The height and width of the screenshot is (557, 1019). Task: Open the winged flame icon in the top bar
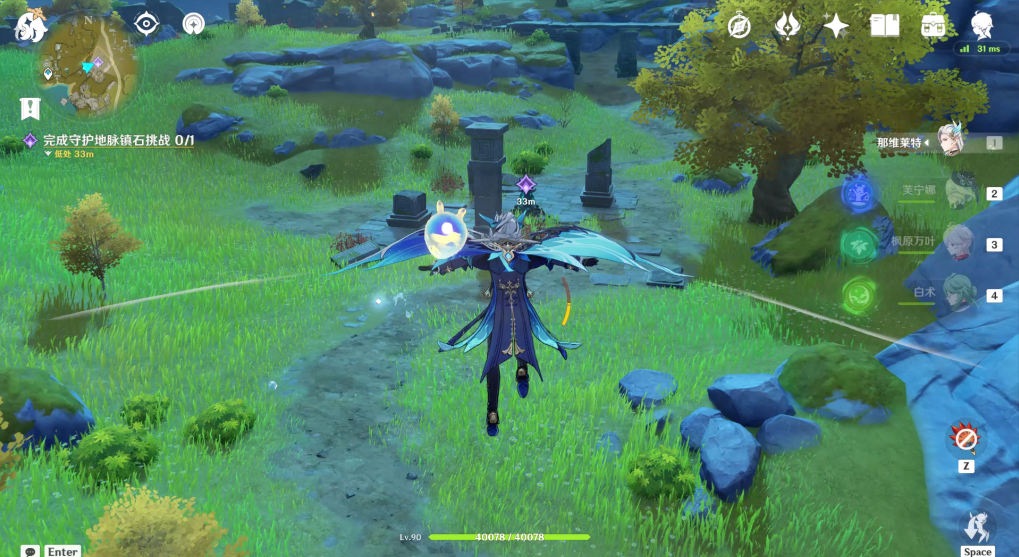788,26
